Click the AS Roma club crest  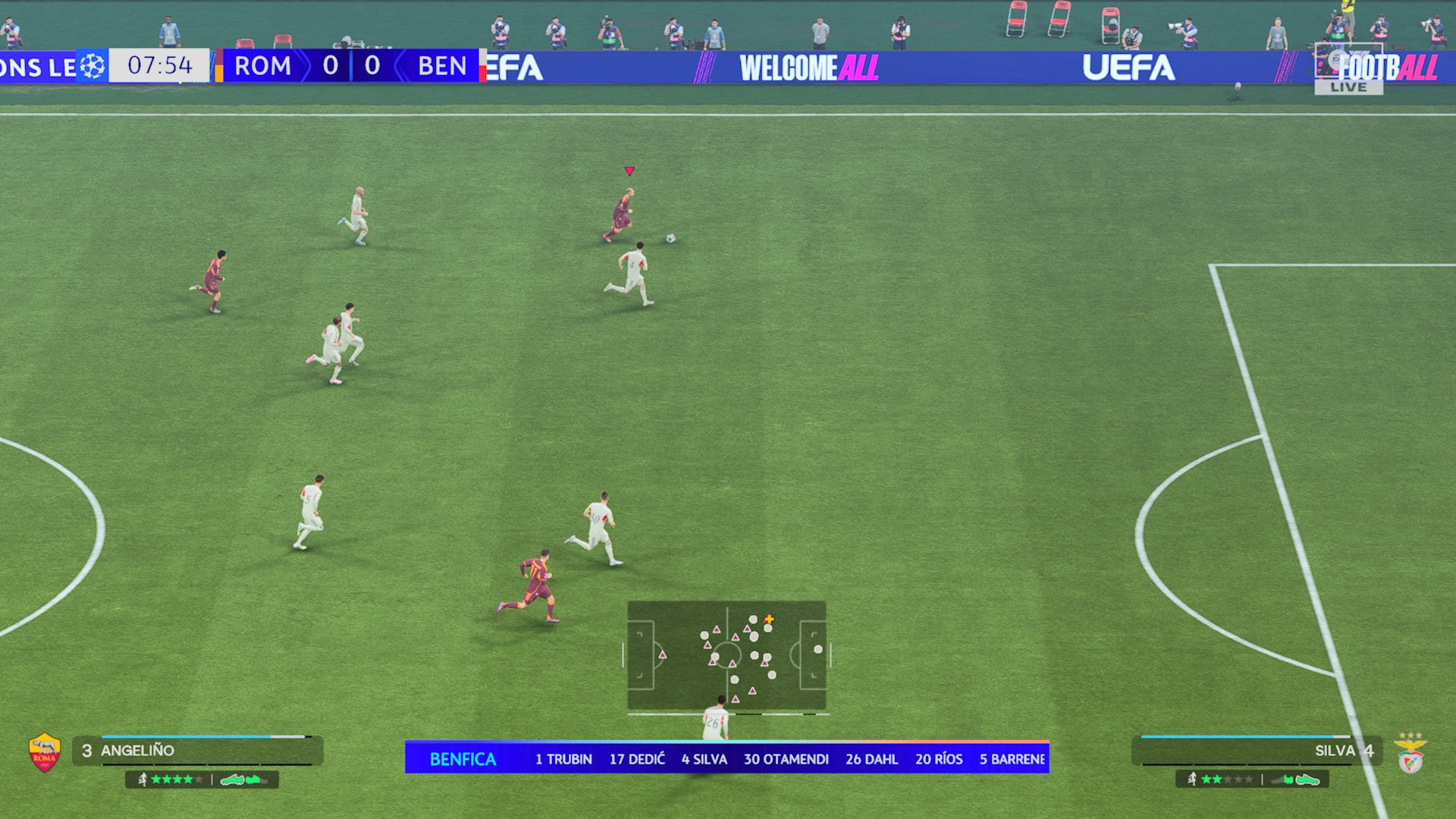pos(45,752)
